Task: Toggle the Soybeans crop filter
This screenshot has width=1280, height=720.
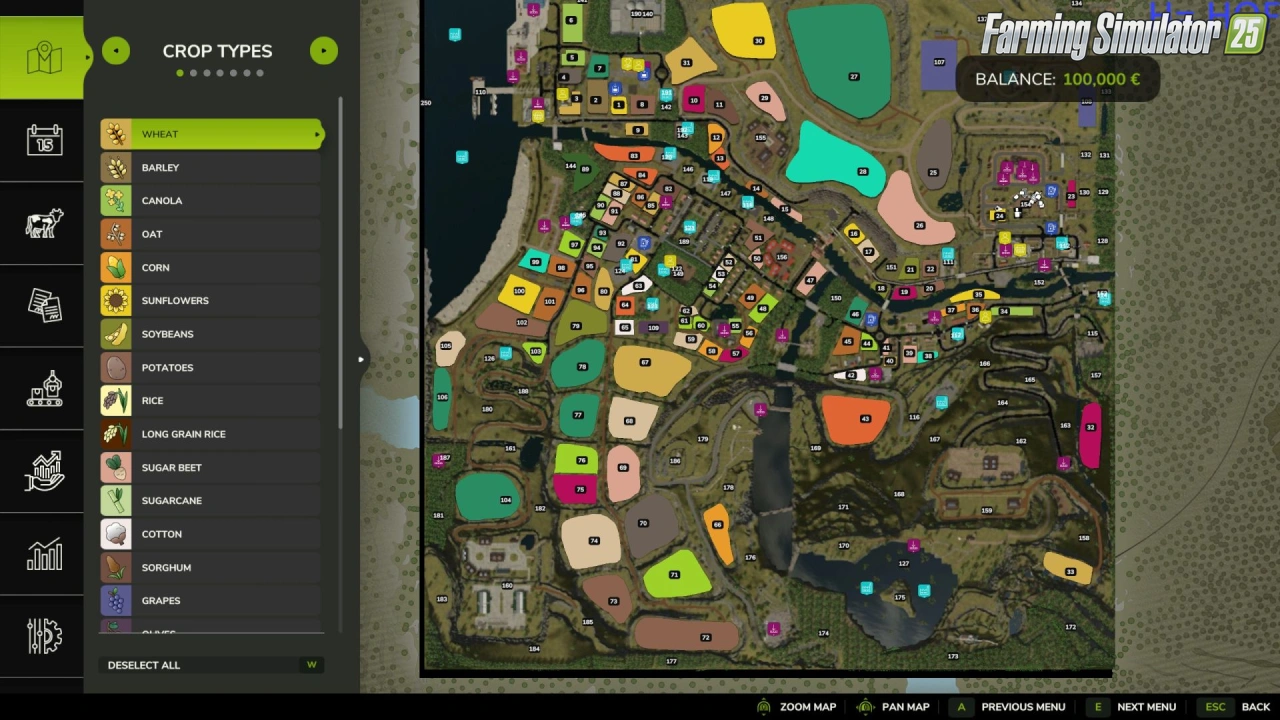Action: pos(212,334)
